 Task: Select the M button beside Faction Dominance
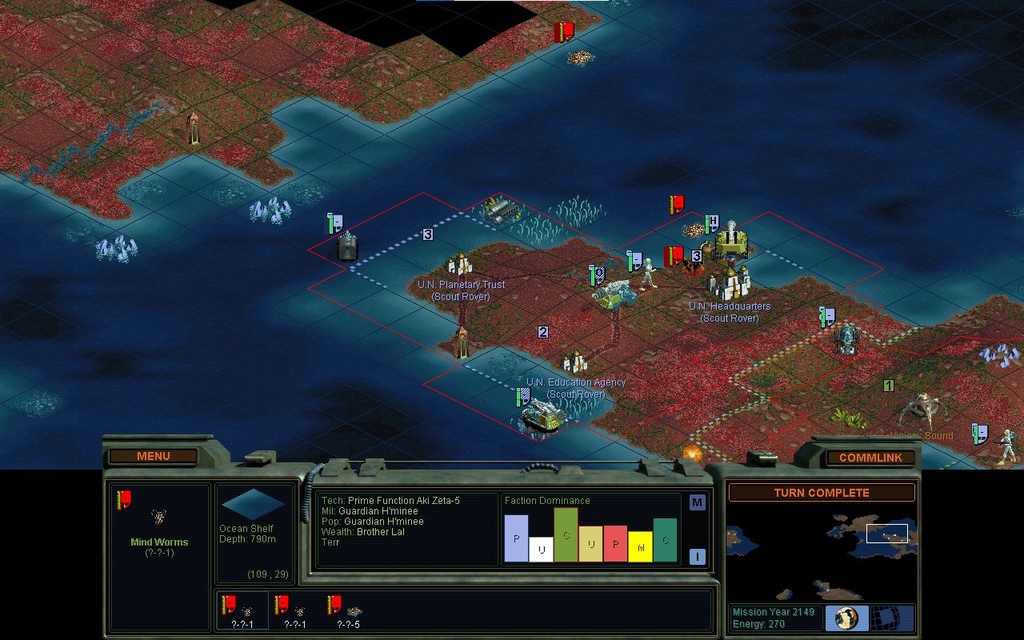point(697,502)
